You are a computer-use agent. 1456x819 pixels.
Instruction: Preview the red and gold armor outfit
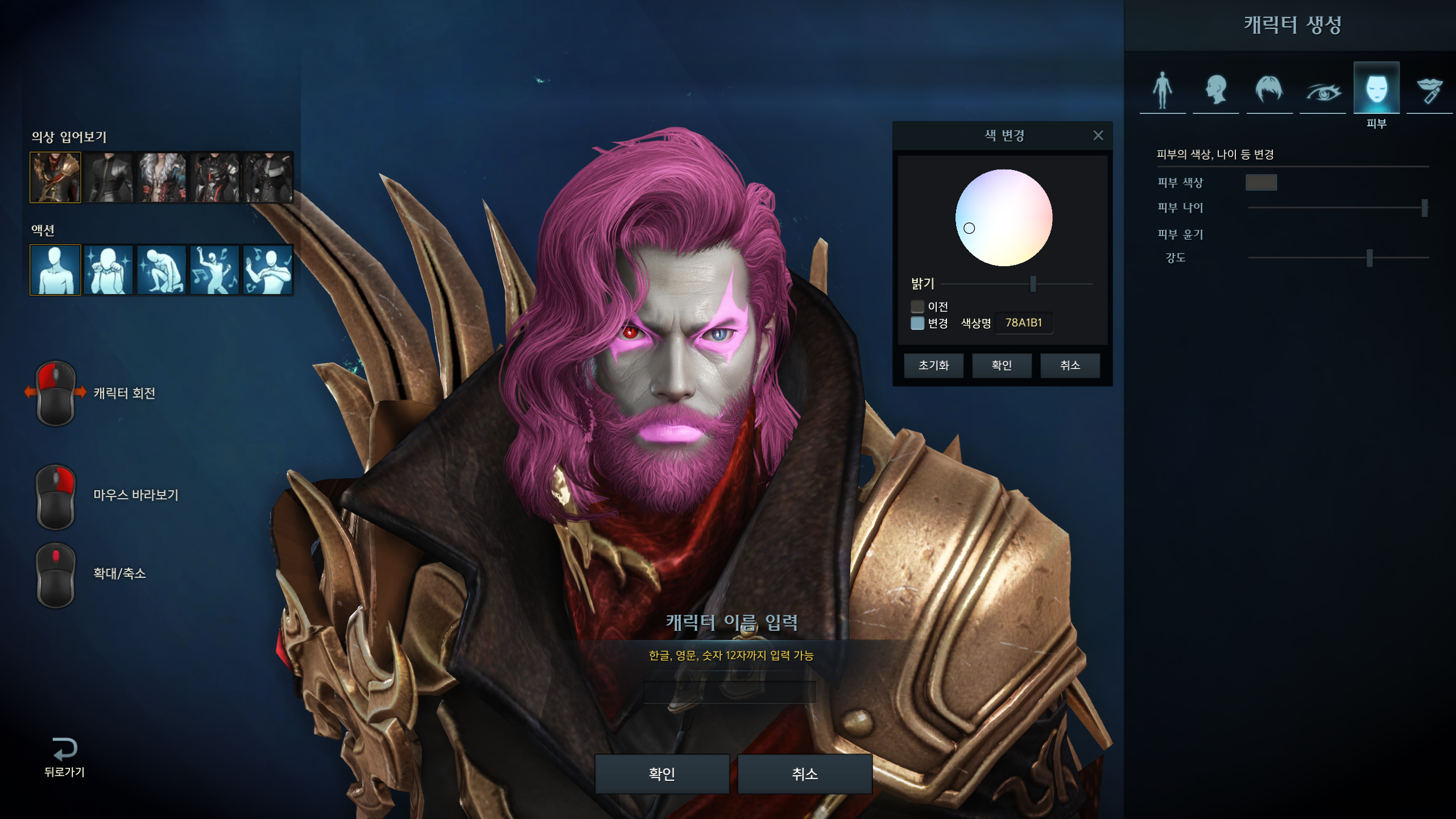tap(55, 177)
